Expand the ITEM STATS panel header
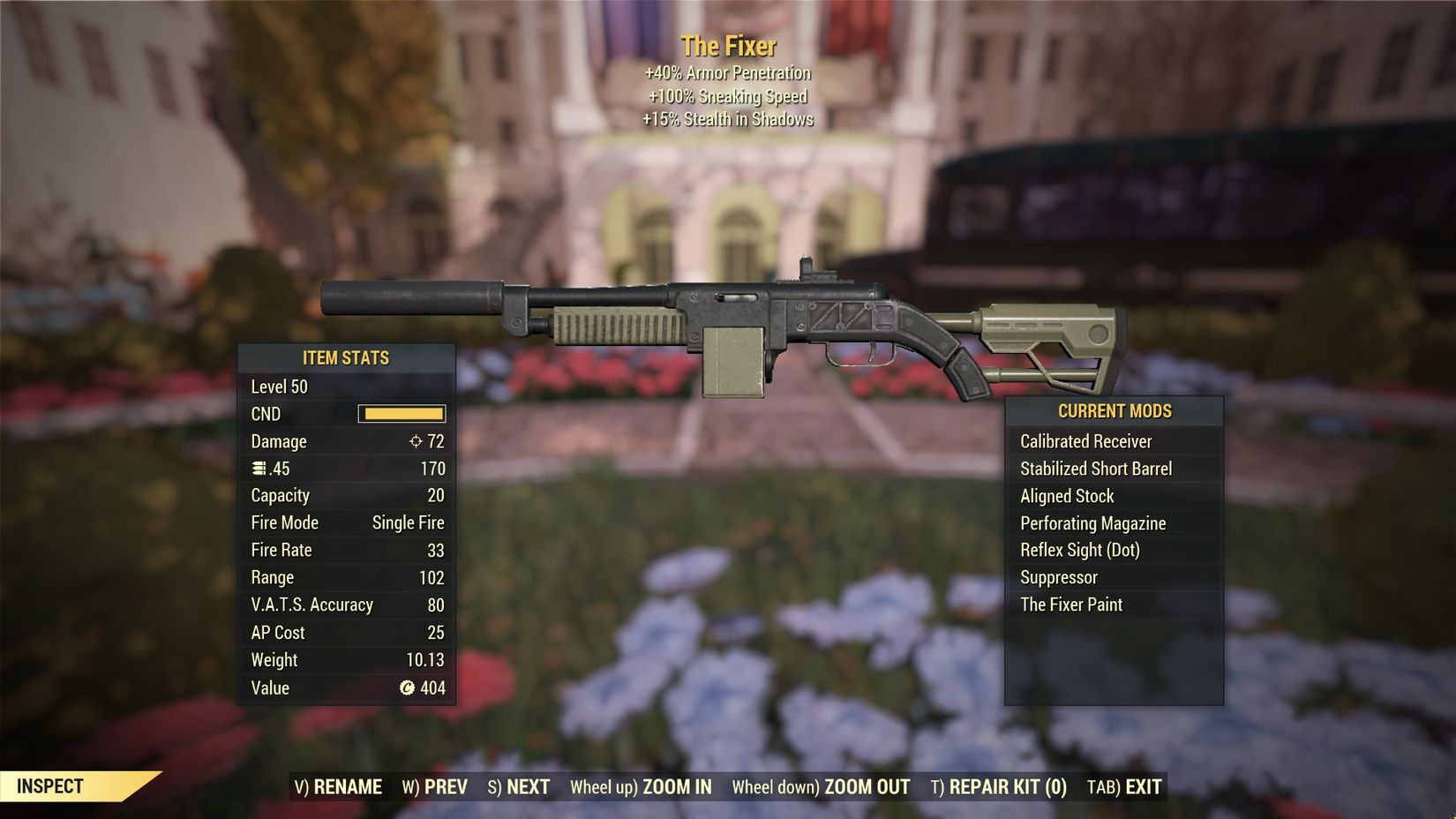Image resolution: width=1456 pixels, height=819 pixels. pos(346,358)
